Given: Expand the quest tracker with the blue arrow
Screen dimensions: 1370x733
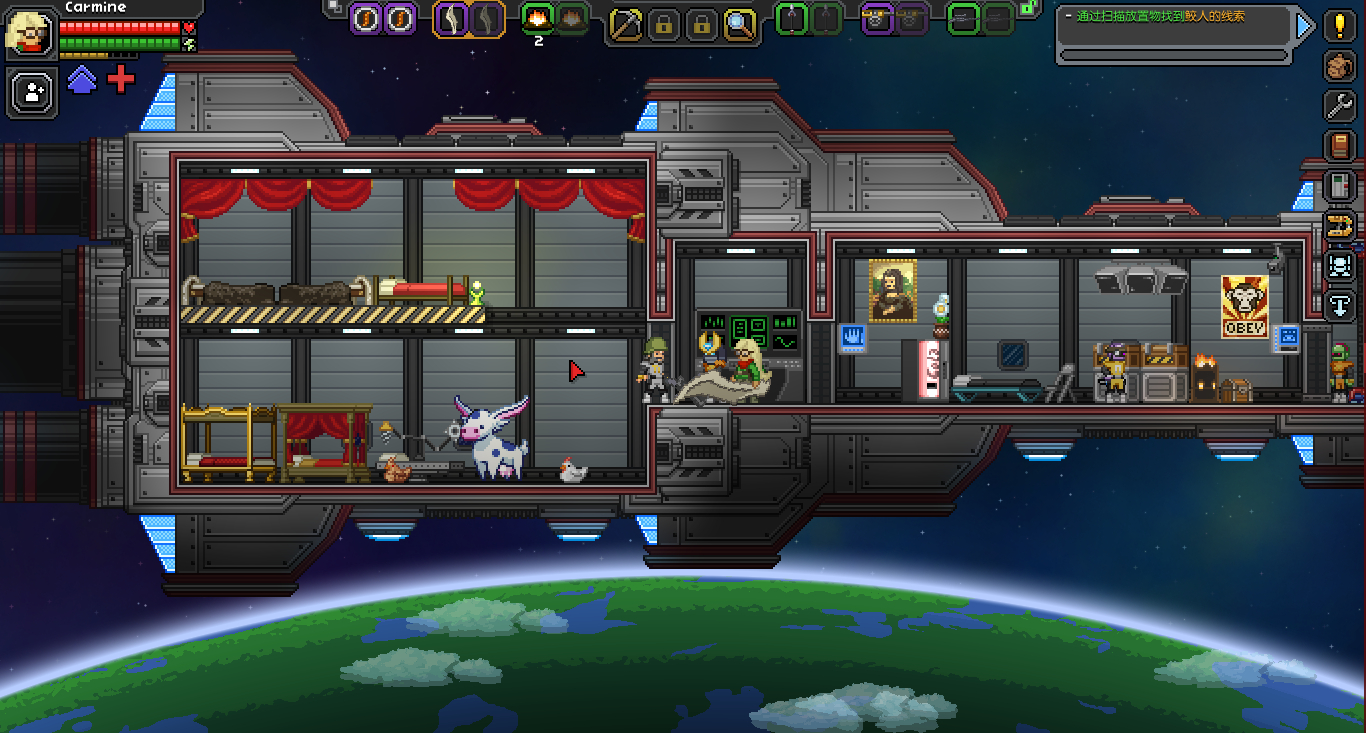Looking at the screenshot, I should [1304, 27].
